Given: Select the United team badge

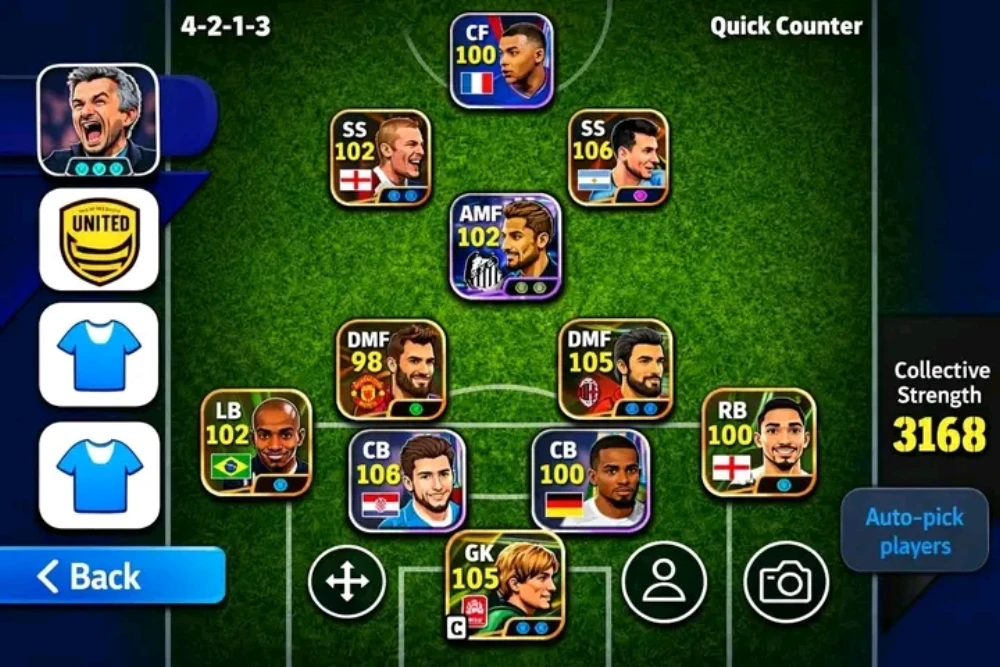Looking at the screenshot, I should (98, 240).
